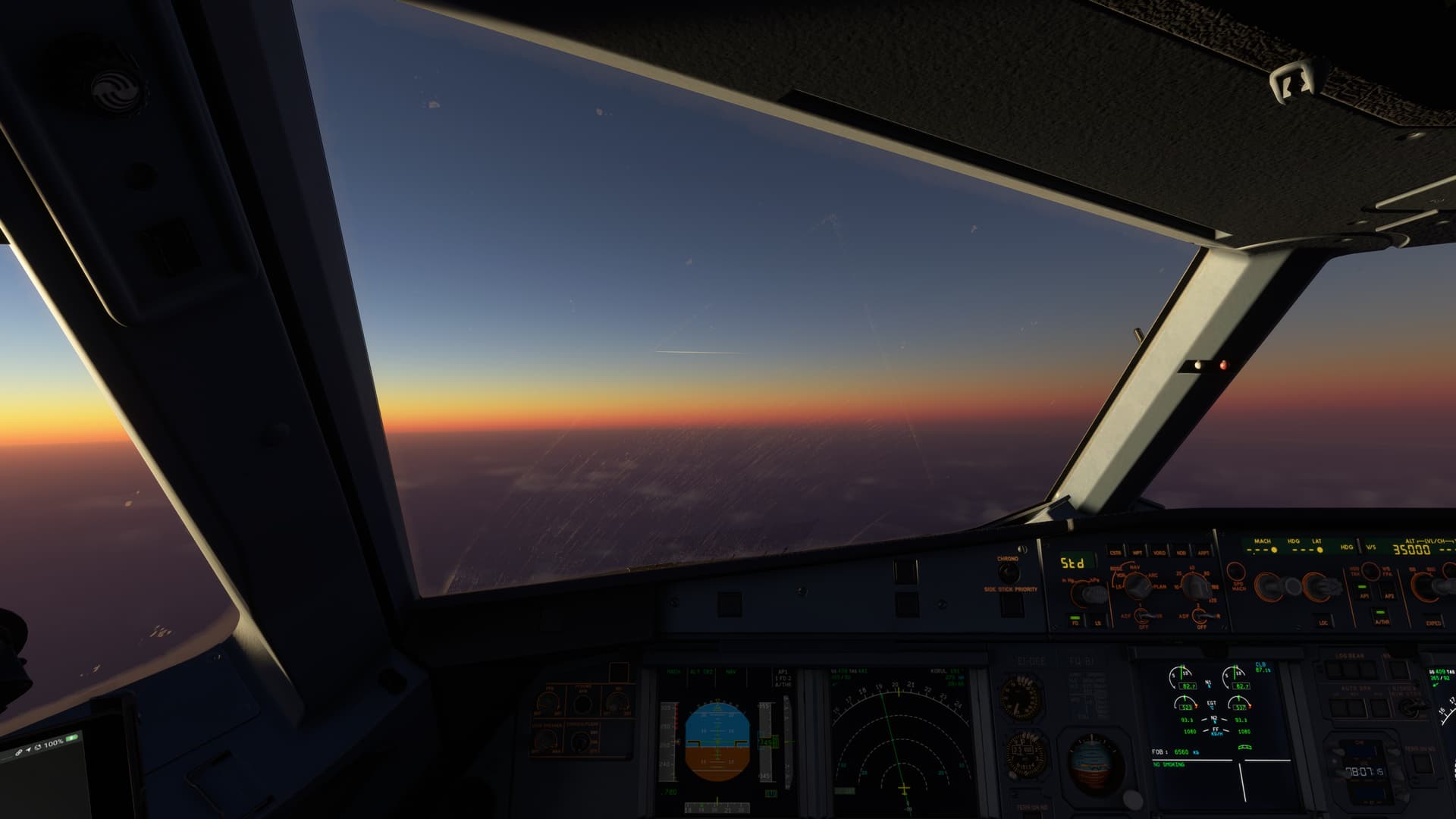Screen dimensions: 1456x819
Task: Switch speed mode with SPD MACH button
Action: [1237, 570]
